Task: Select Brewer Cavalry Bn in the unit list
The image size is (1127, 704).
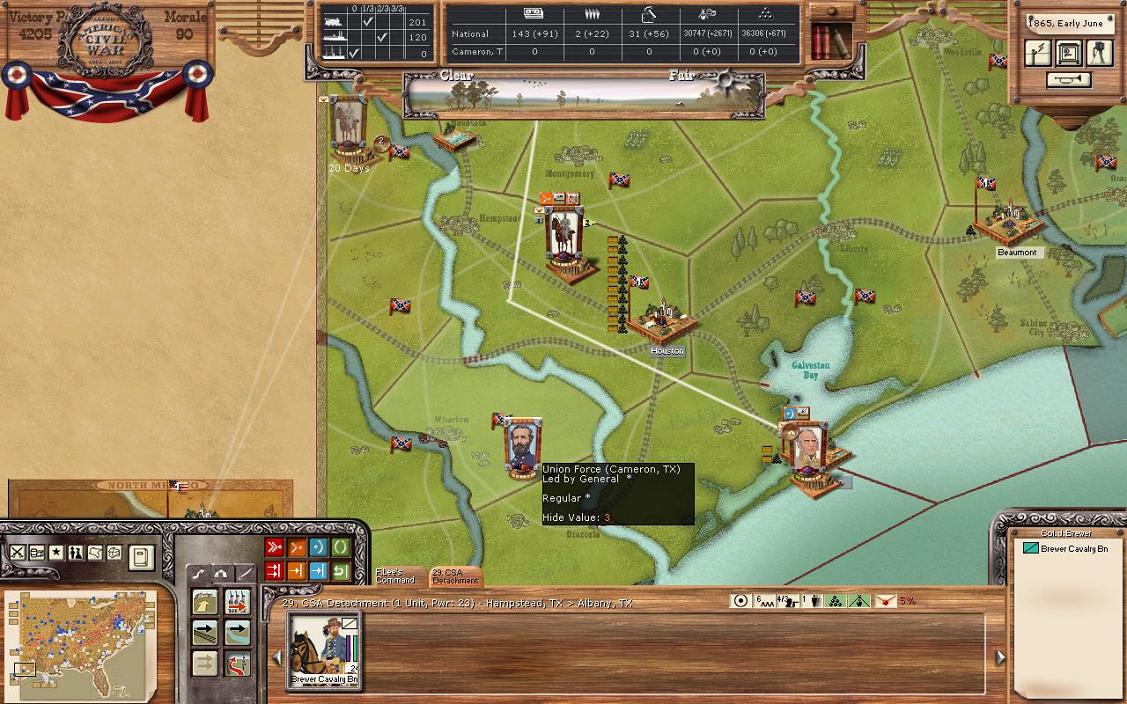Action: pos(1074,549)
